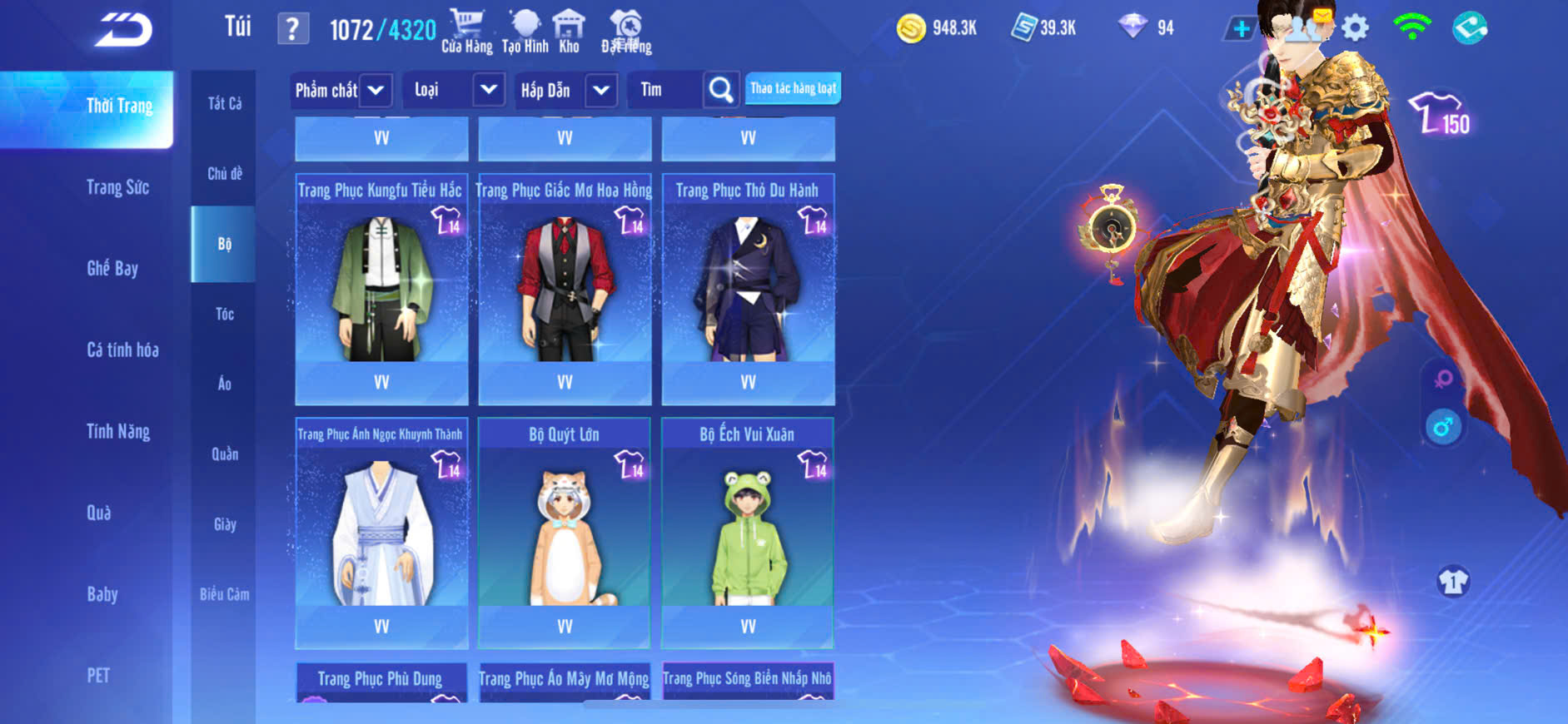Viewport: 1568px width, 724px height.
Task: Expand the Loại filter dropdown
Action: (488, 90)
